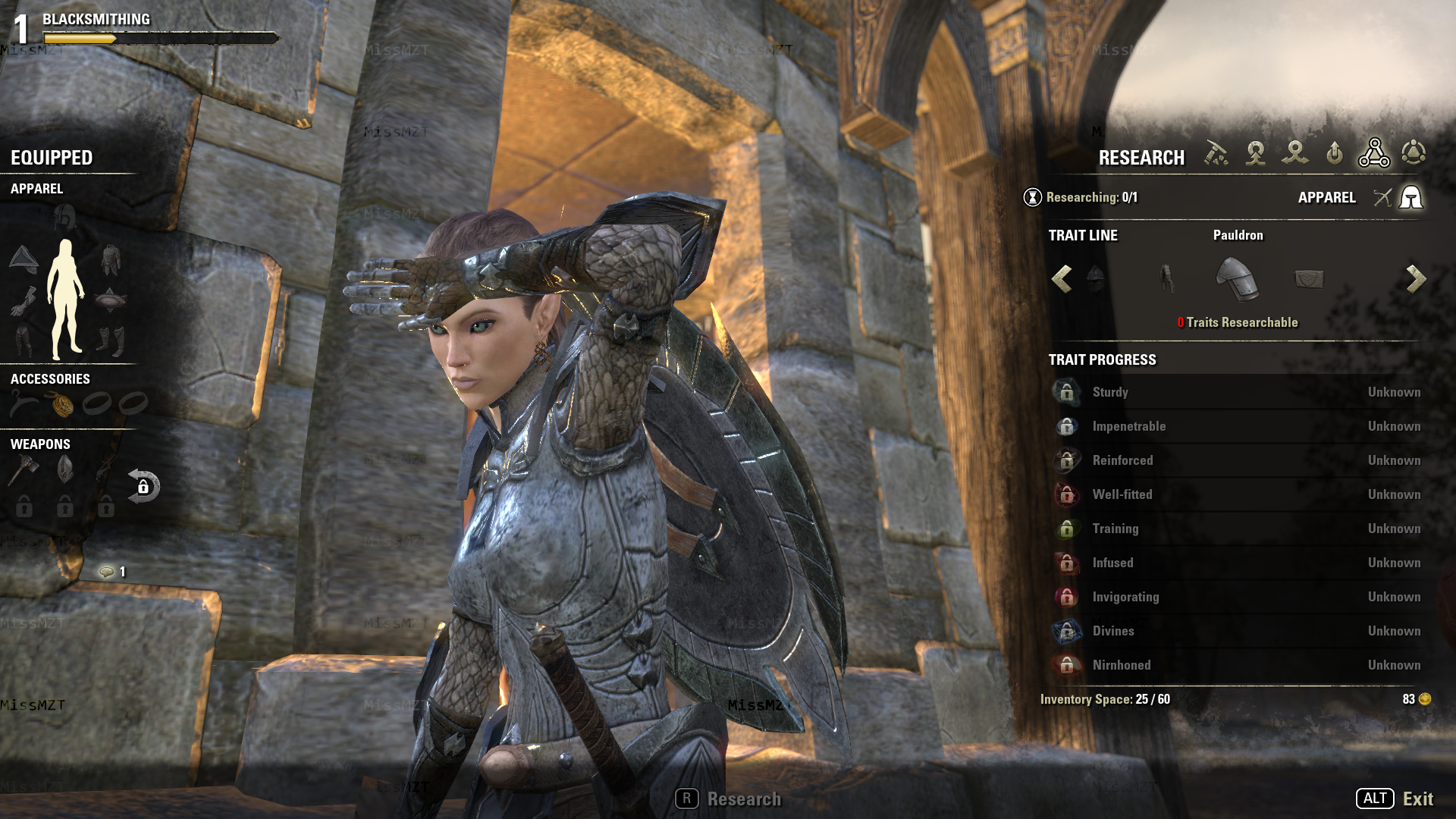
Task: Toggle the lock on the Nirnhoned trait
Action: [x=1067, y=665]
